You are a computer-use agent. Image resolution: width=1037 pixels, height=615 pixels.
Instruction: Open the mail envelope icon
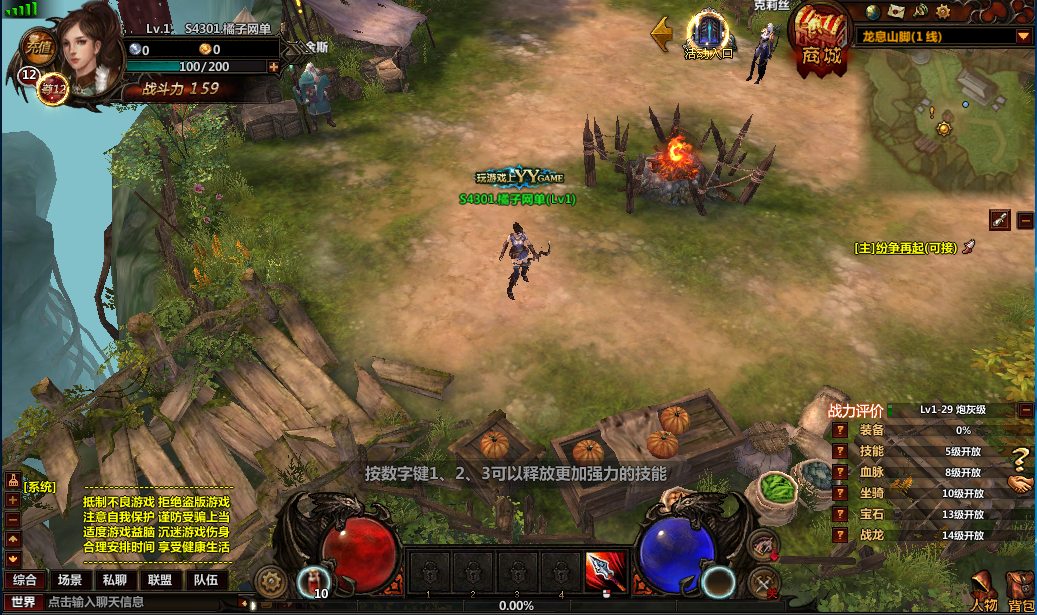[896, 12]
